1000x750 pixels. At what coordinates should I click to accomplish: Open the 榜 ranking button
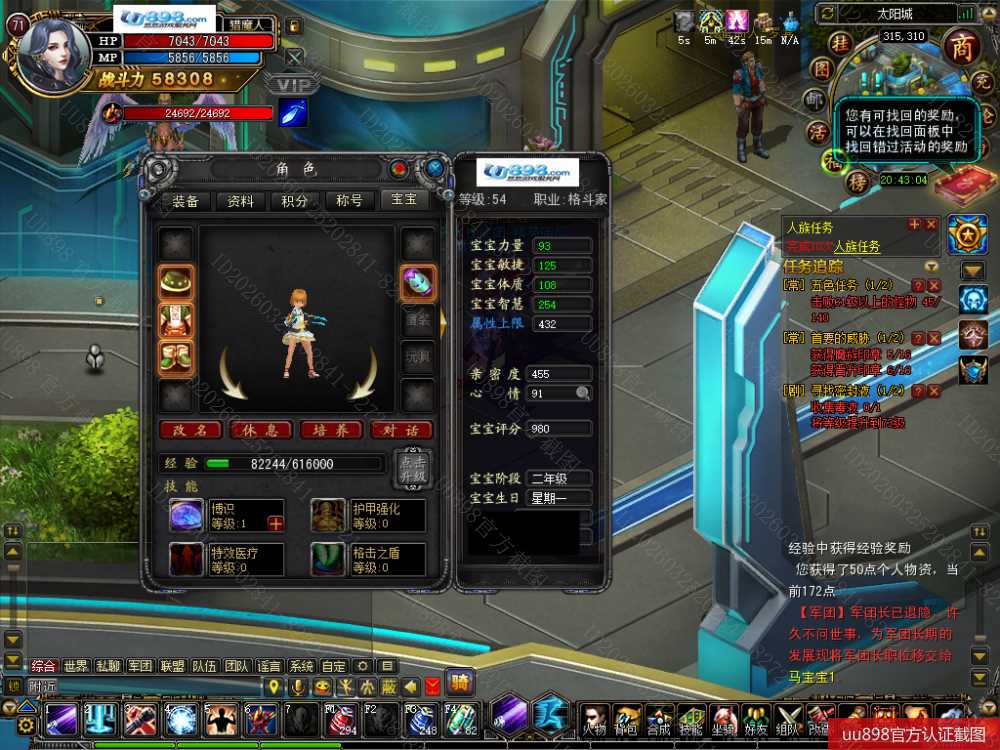[x=857, y=181]
